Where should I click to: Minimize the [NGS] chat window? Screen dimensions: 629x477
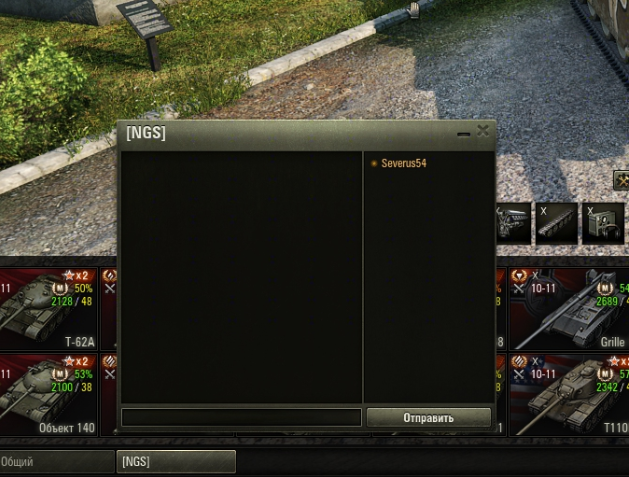tap(463, 132)
